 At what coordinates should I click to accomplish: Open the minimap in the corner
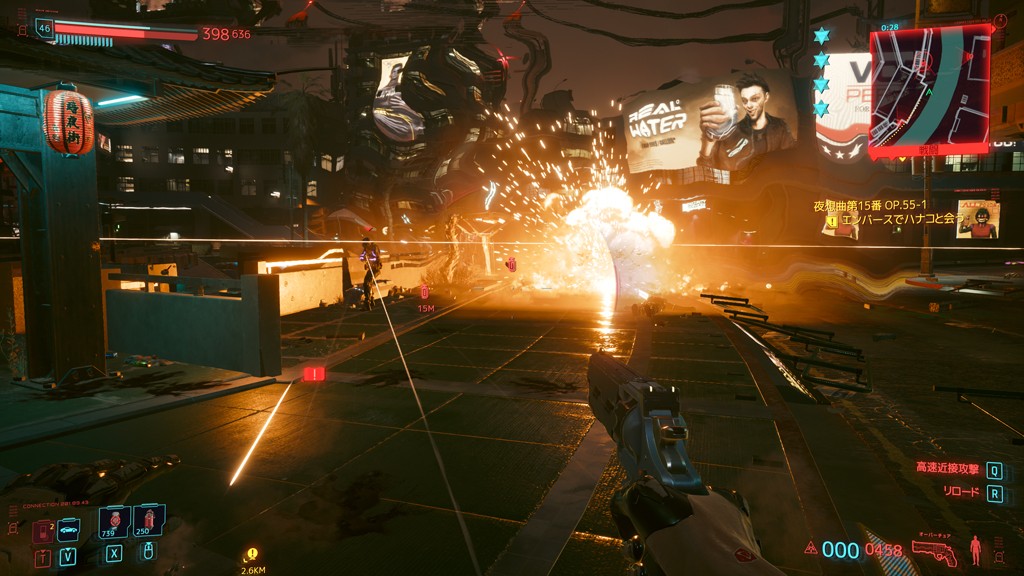(929, 91)
